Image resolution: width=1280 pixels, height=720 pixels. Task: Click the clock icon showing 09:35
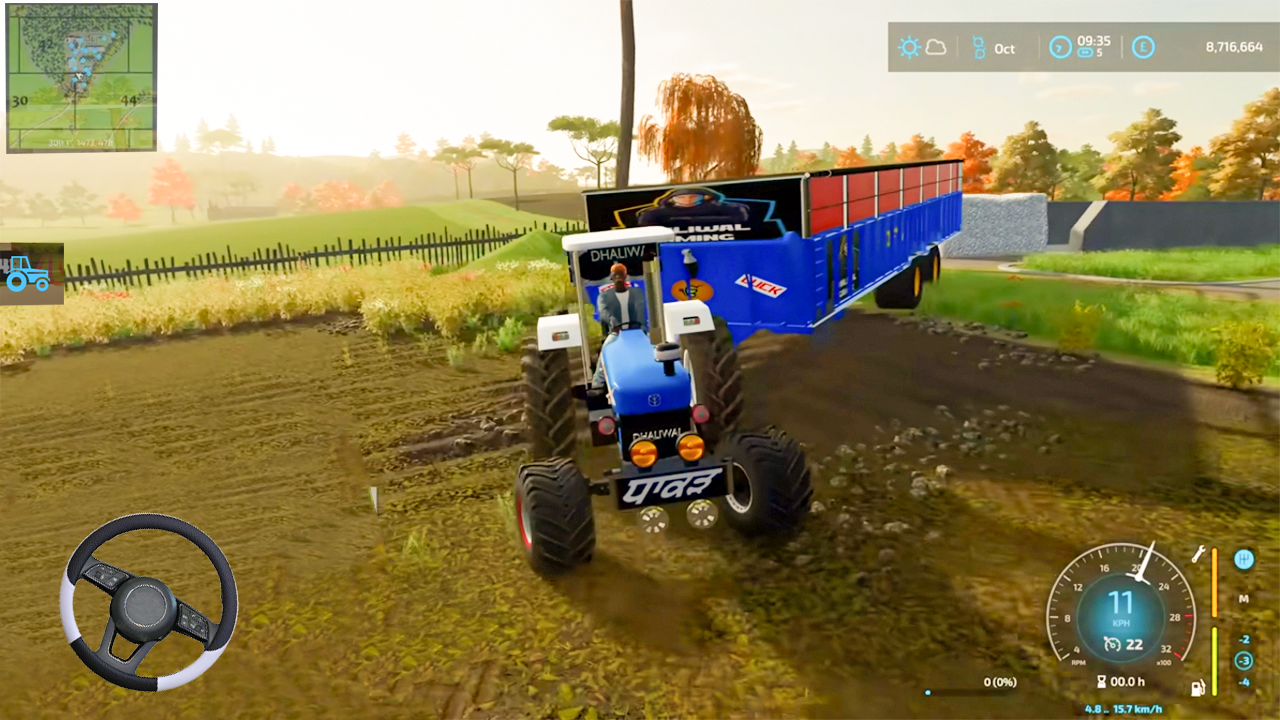click(1058, 47)
